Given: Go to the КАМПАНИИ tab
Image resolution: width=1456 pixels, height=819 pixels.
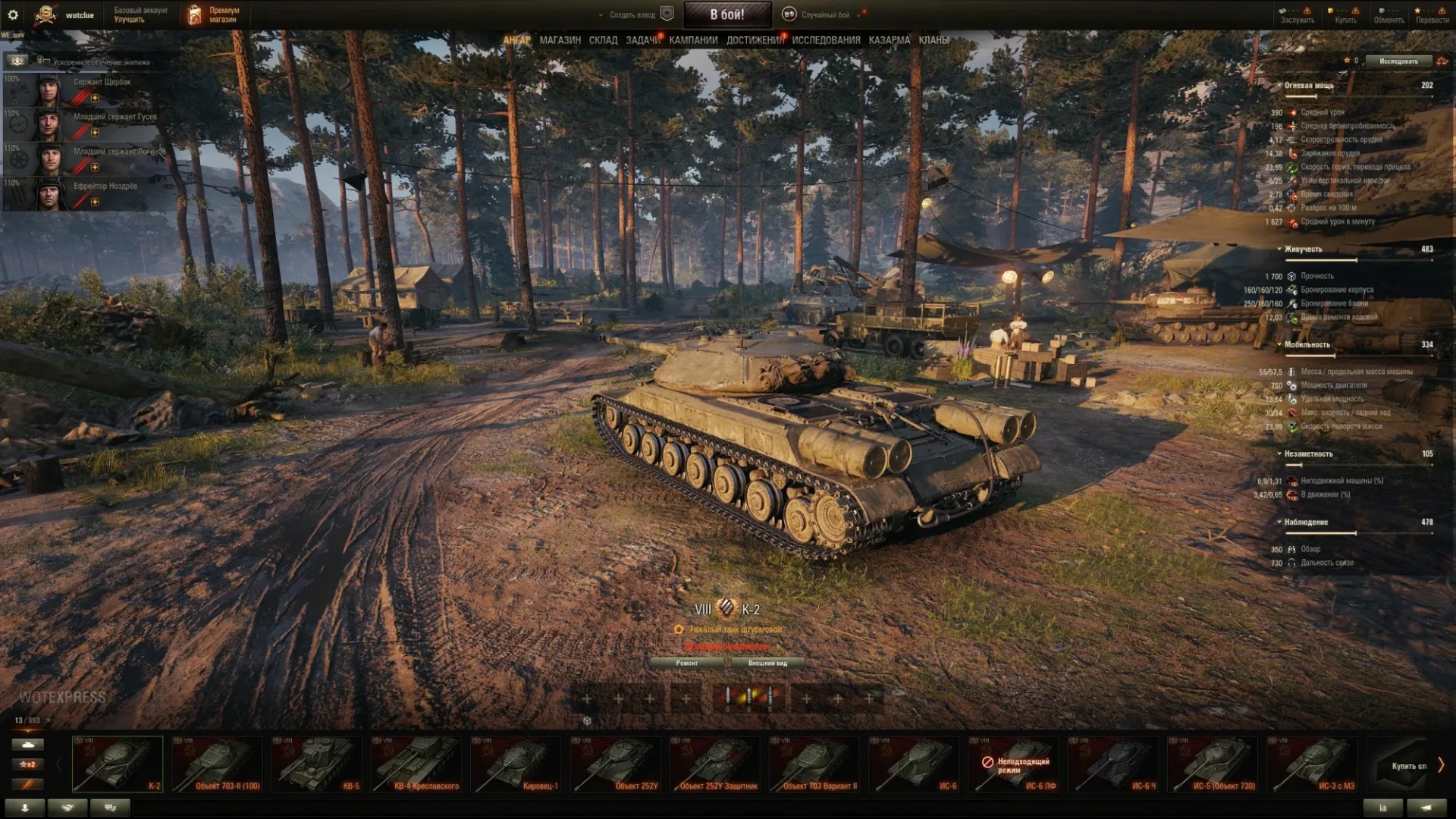Looking at the screenshot, I should [x=693, y=40].
